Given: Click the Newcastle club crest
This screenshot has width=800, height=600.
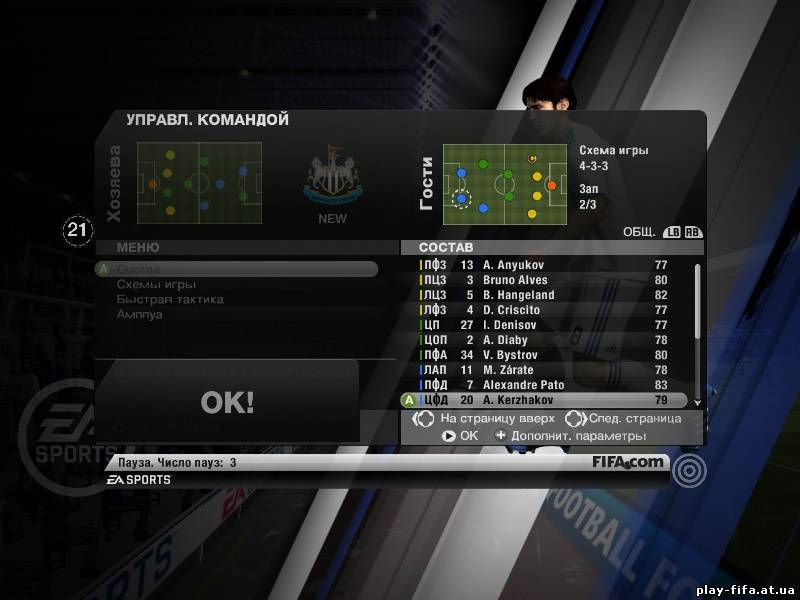Looking at the screenshot, I should pos(332,182).
